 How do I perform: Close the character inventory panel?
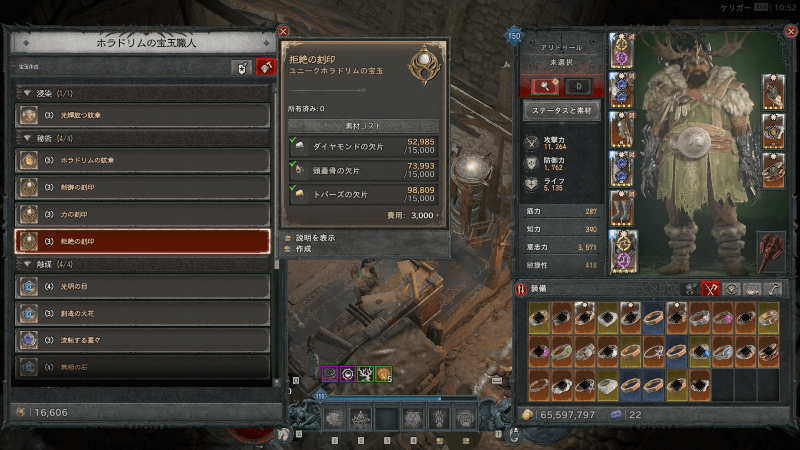click(x=789, y=31)
